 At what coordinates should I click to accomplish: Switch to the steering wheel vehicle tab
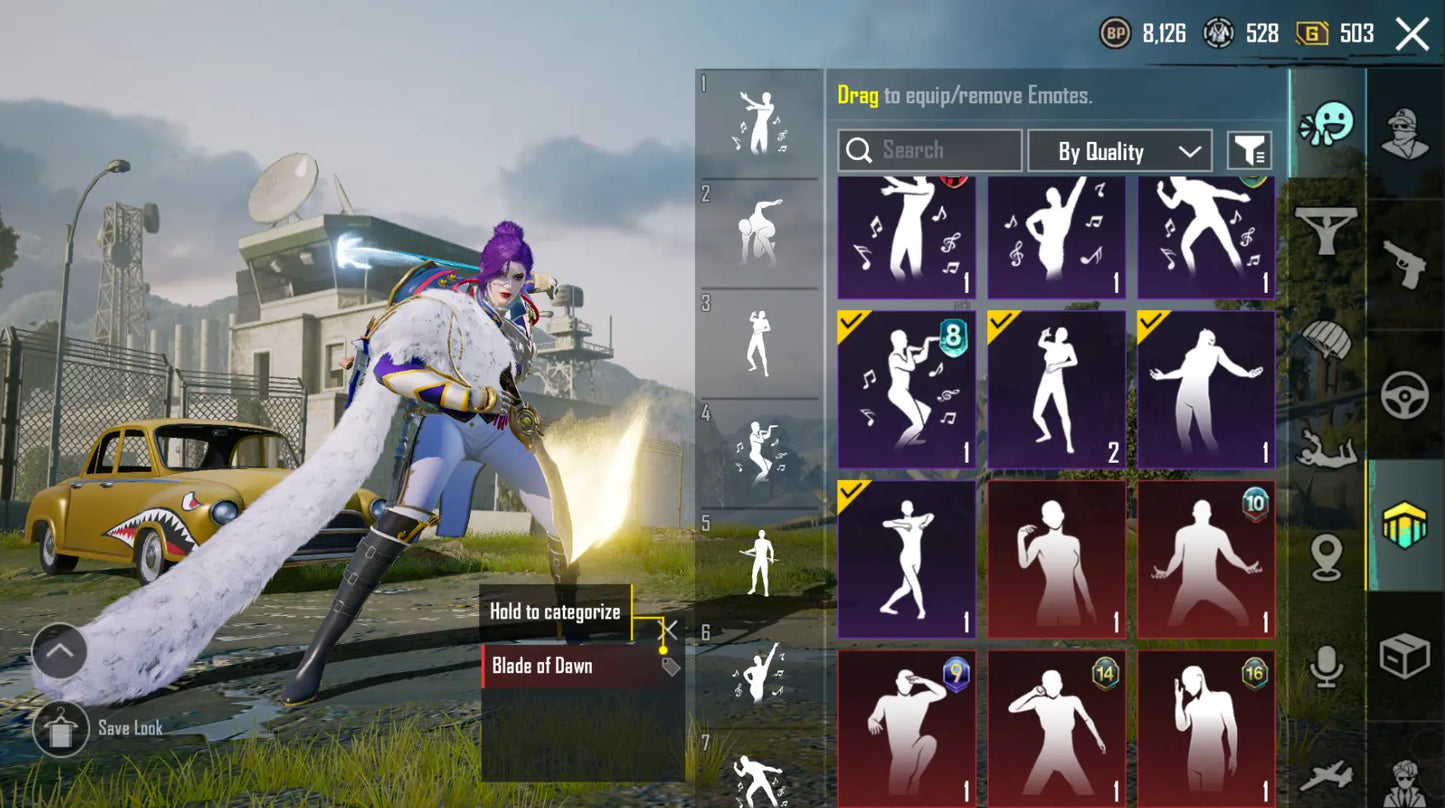click(x=1405, y=395)
